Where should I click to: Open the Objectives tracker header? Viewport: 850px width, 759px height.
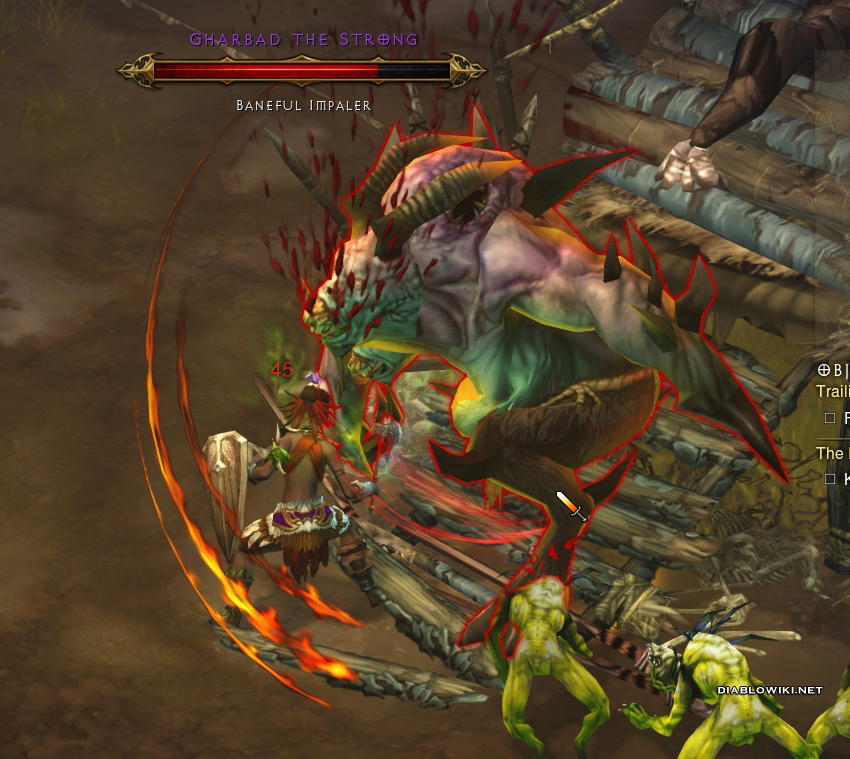832,371
